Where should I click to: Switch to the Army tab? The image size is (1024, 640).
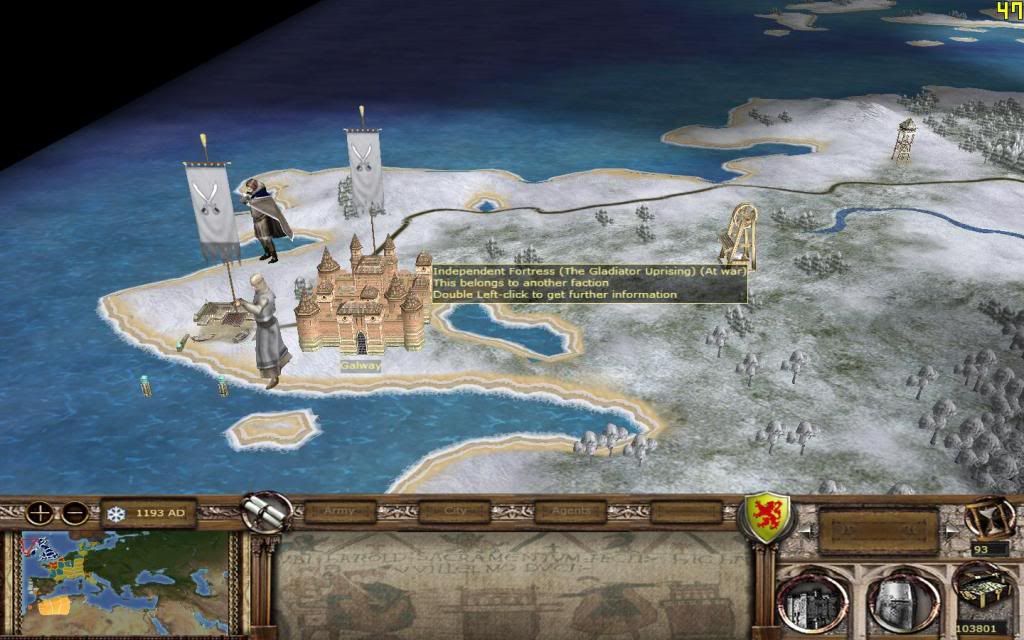point(341,512)
